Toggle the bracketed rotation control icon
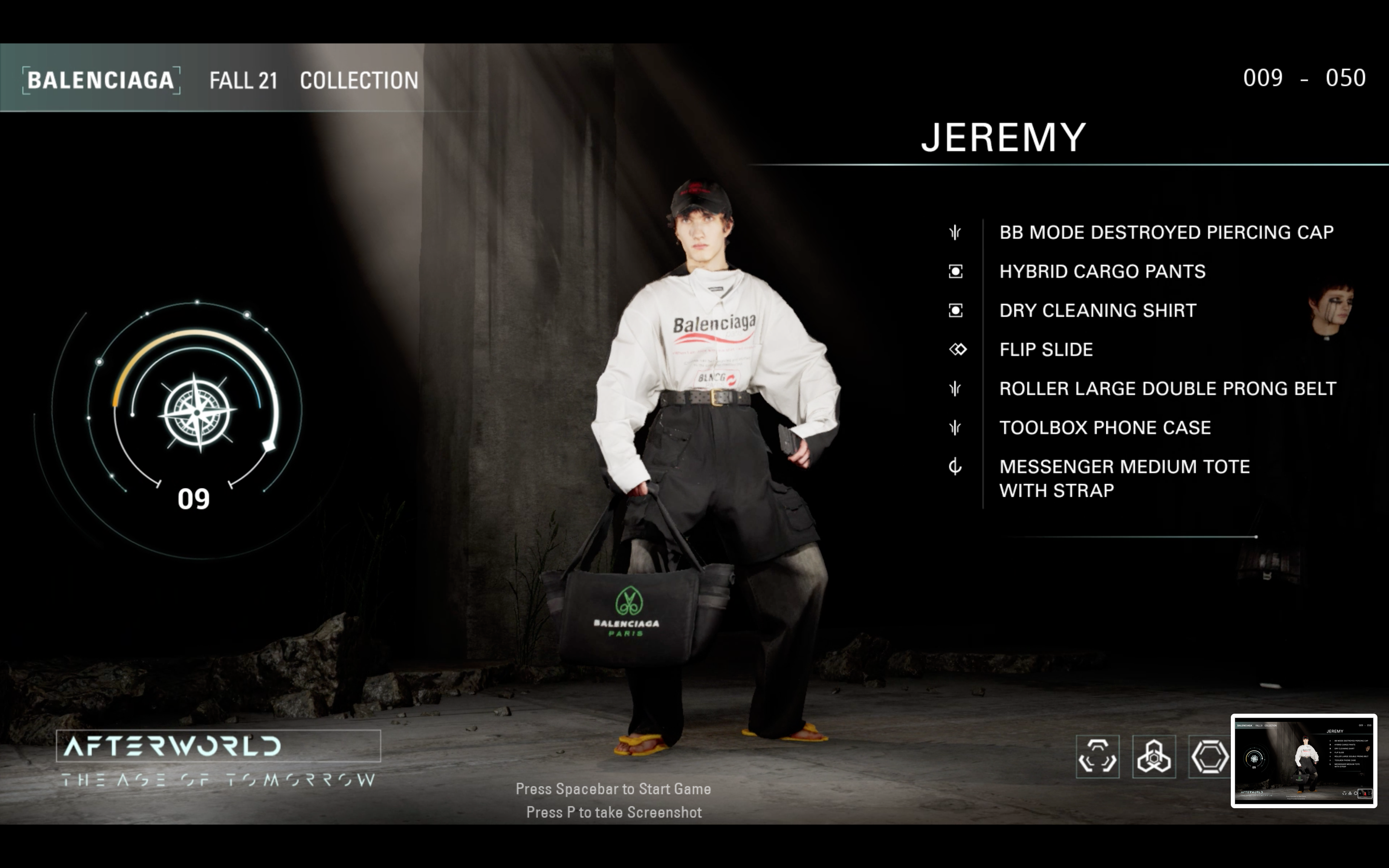1389x868 pixels. point(1099,757)
